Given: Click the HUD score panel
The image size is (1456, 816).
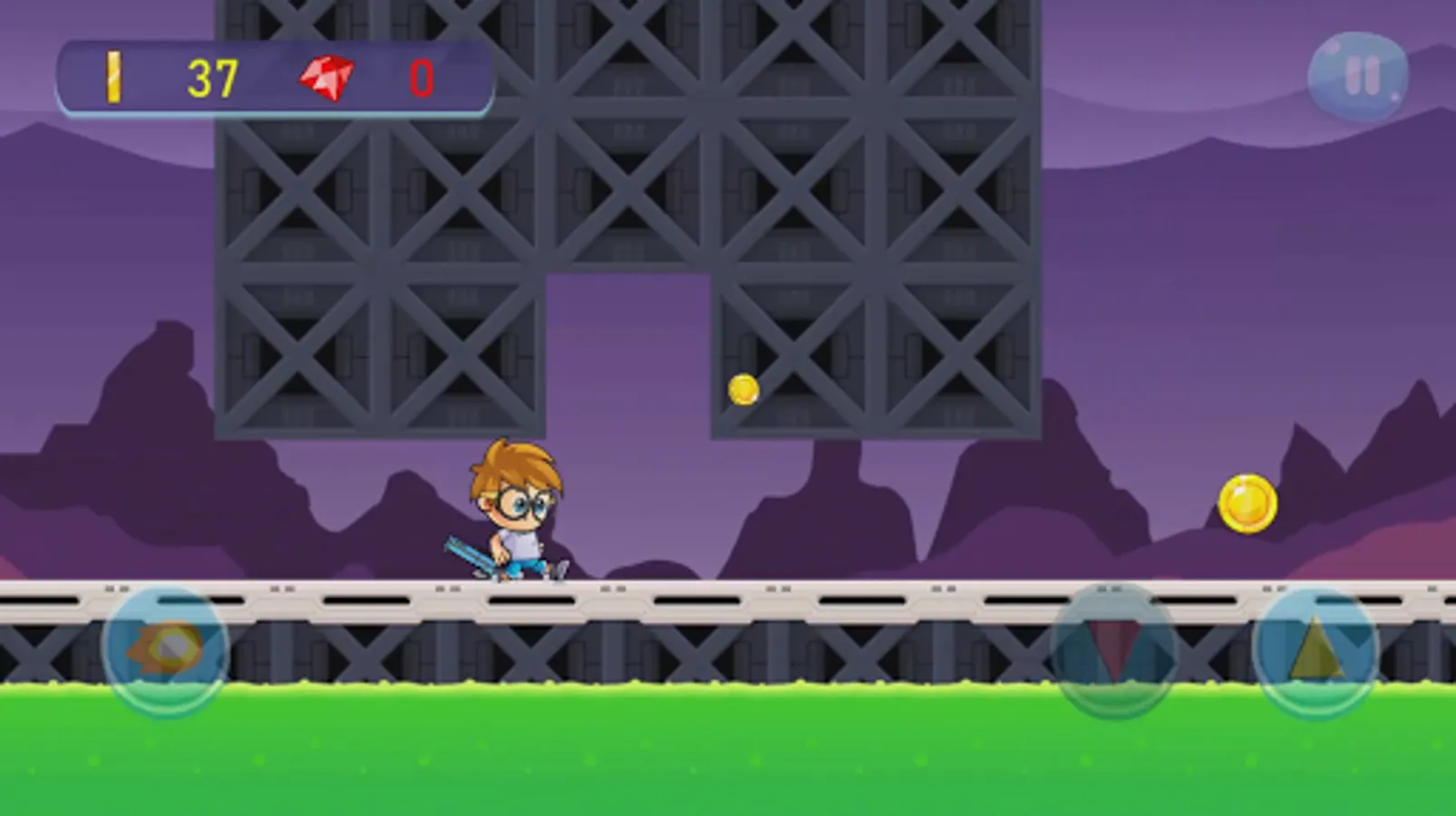Looking at the screenshot, I should pyautogui.click(x=272, y=77).
